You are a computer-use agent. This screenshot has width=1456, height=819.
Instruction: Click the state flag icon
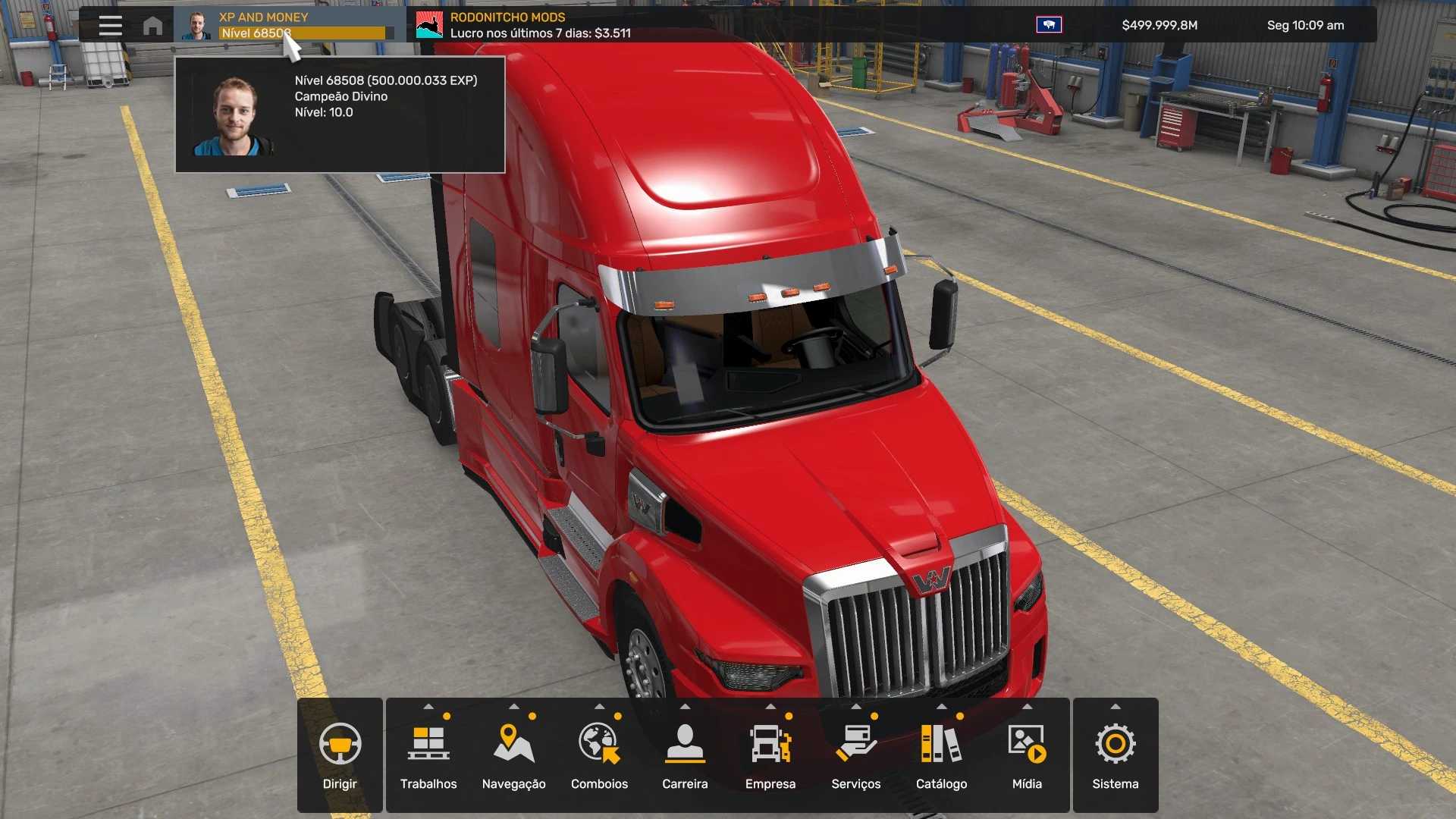coord(1049,25)
